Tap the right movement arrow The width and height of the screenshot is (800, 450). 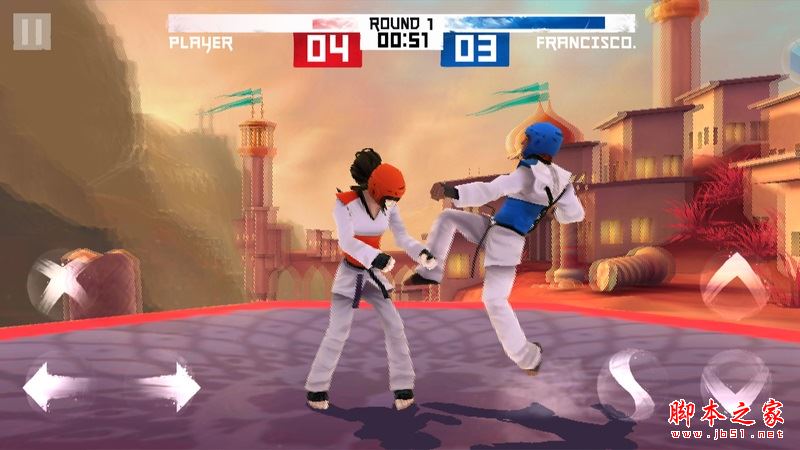pos(173,386)
